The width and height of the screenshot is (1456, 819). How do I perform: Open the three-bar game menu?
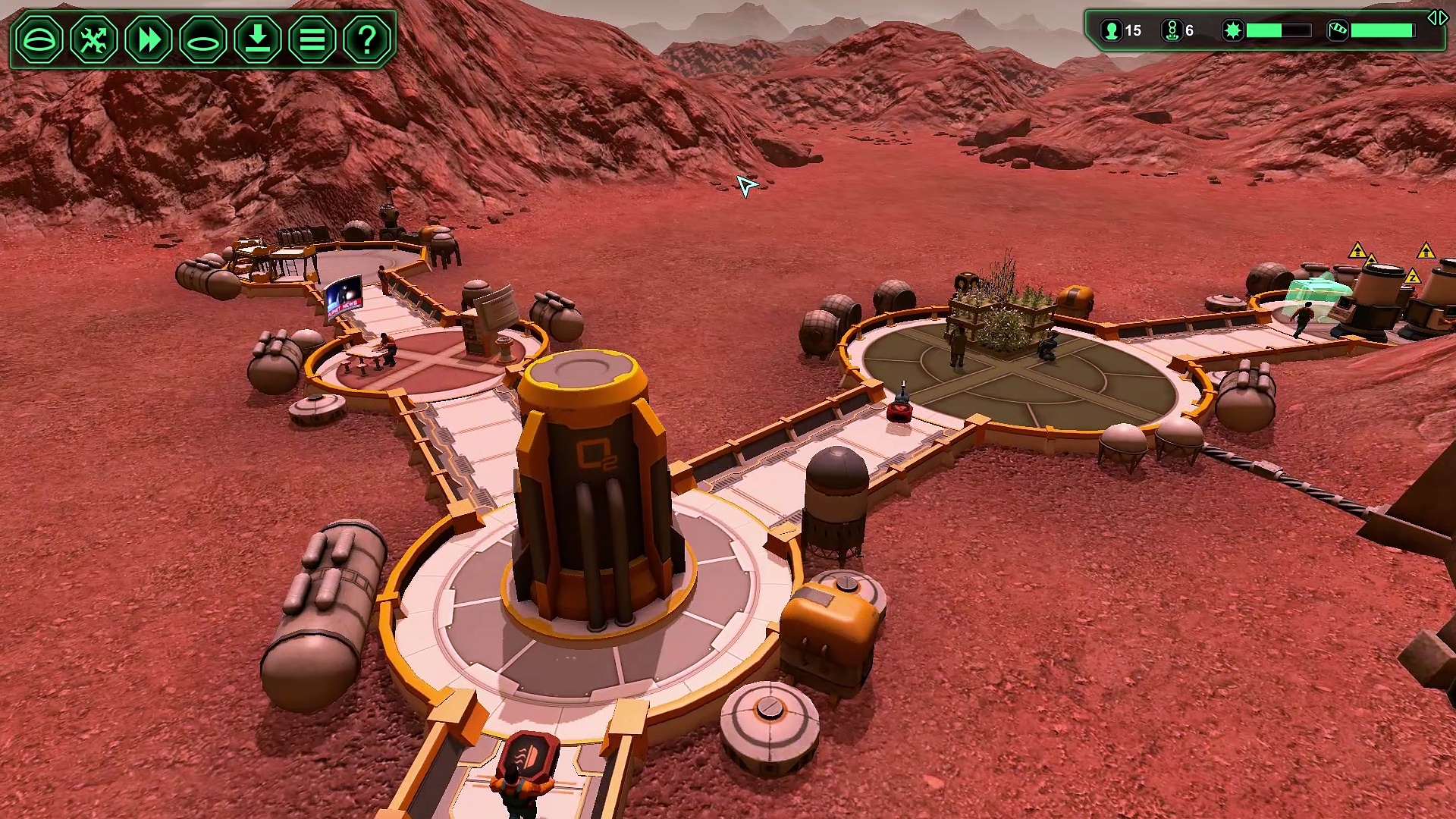pyautogui.click(x=312, y=39)
